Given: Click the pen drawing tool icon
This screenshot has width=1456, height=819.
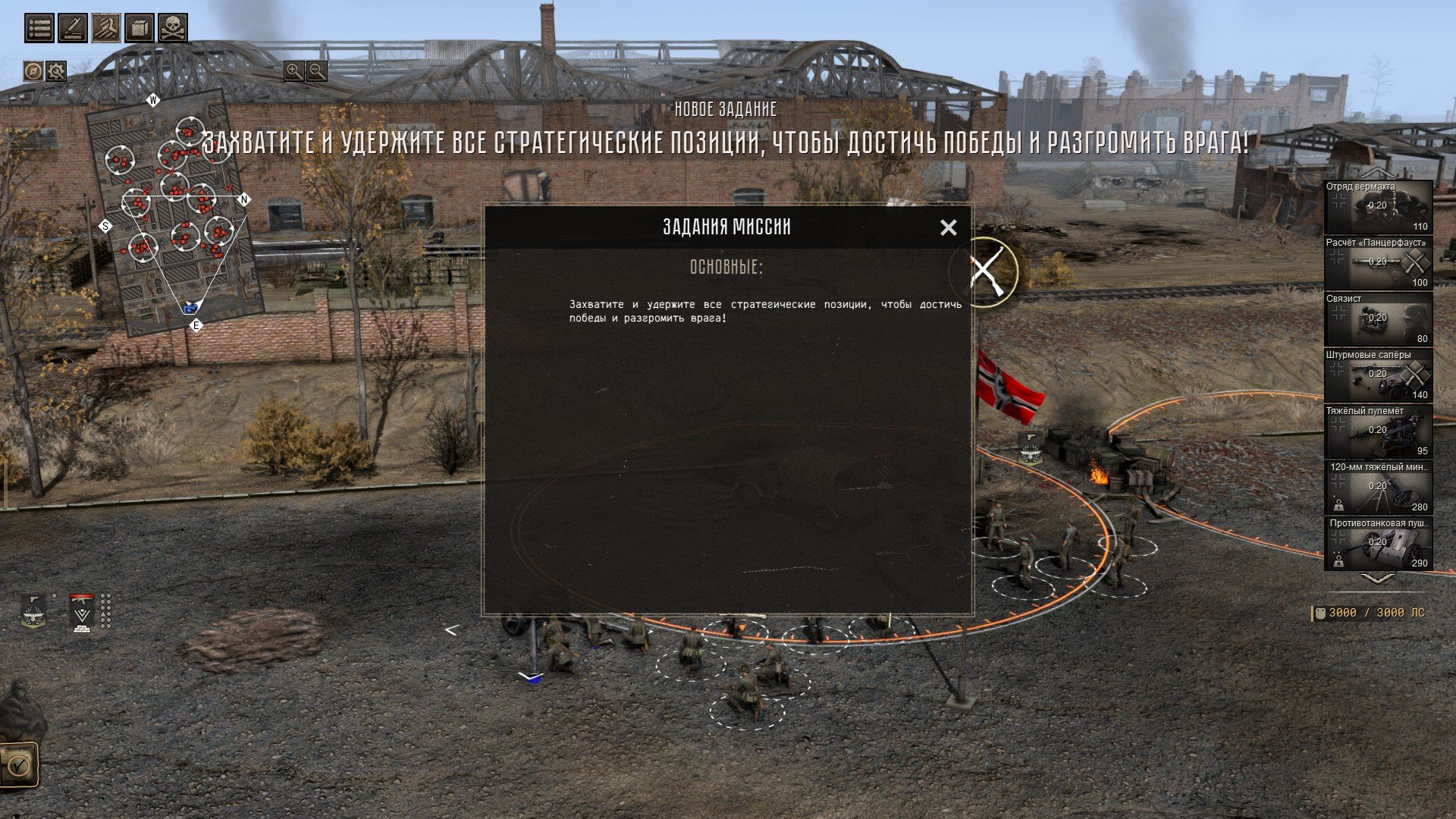Looking at the screenshot, I should 73,28.
